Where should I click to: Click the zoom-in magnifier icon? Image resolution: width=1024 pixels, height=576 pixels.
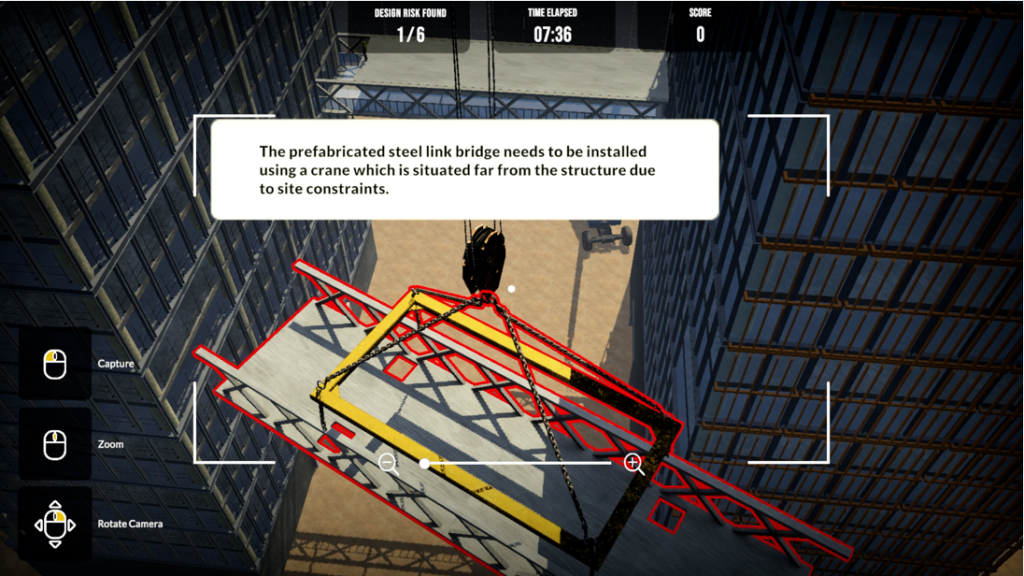(x=632, y=462)
